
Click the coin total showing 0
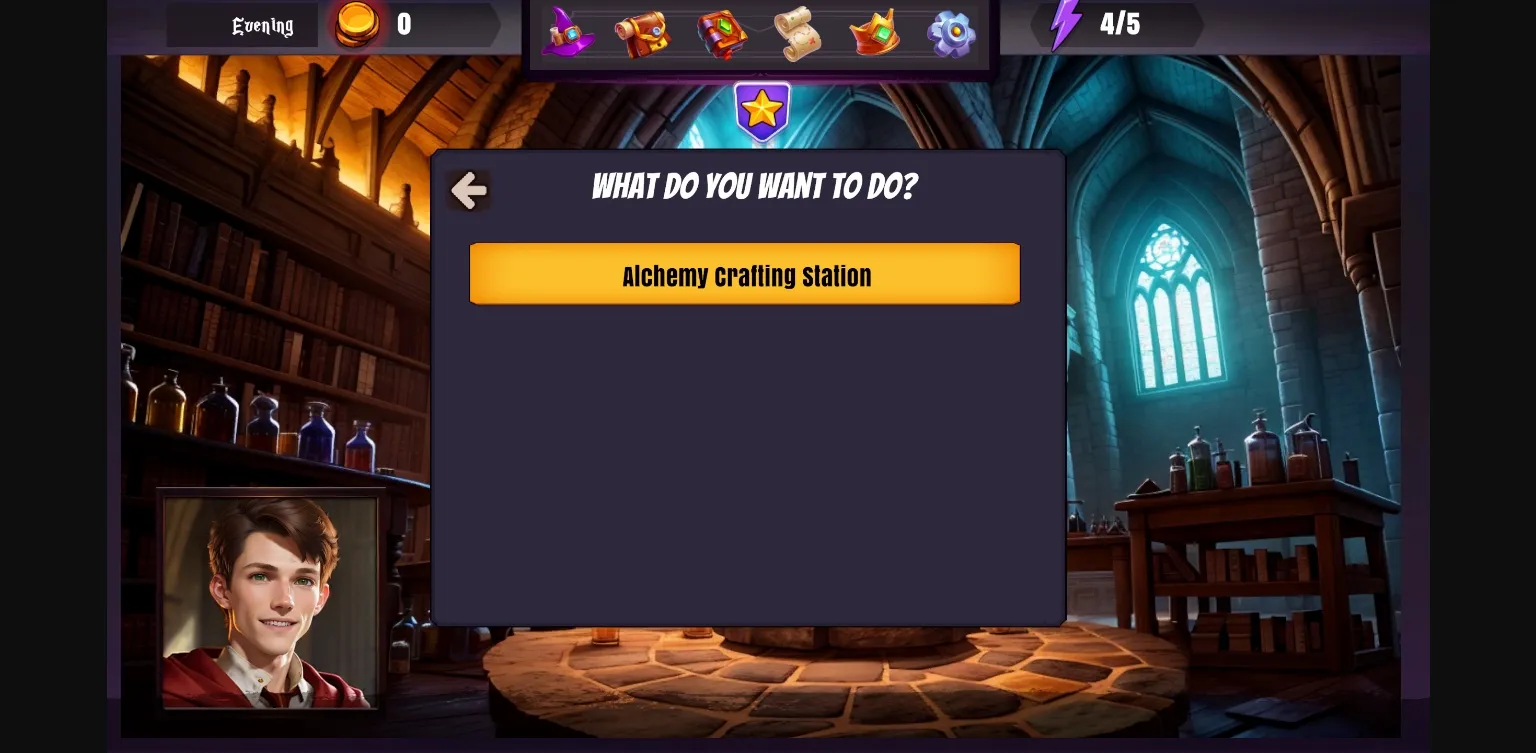click(404, 25)
